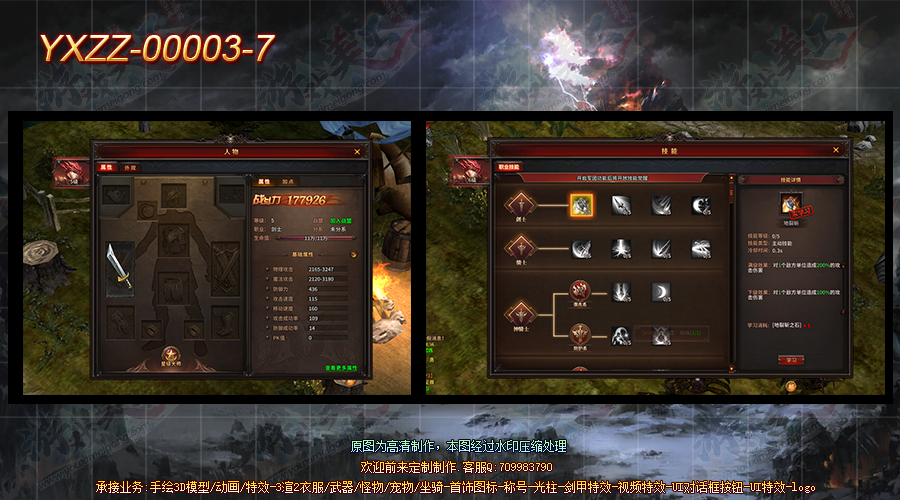Open the 星级大师 star master button
The height and width of the screenshot is (500, 900).
175,355
